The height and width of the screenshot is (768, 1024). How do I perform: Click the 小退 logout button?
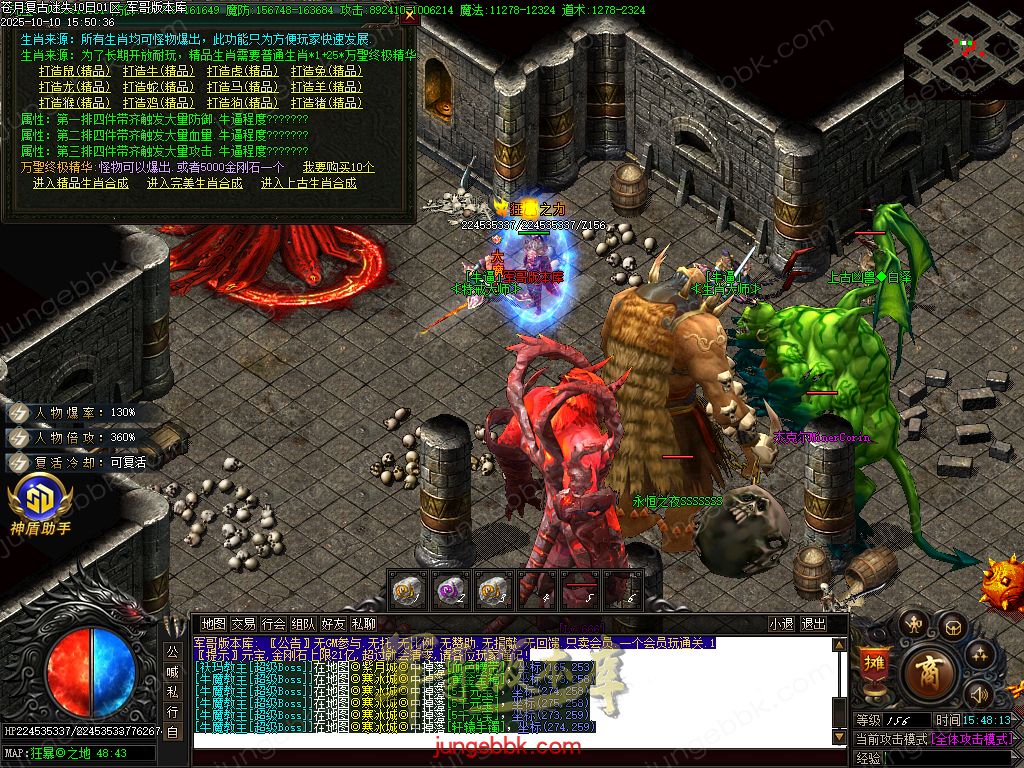pos(781,624)
